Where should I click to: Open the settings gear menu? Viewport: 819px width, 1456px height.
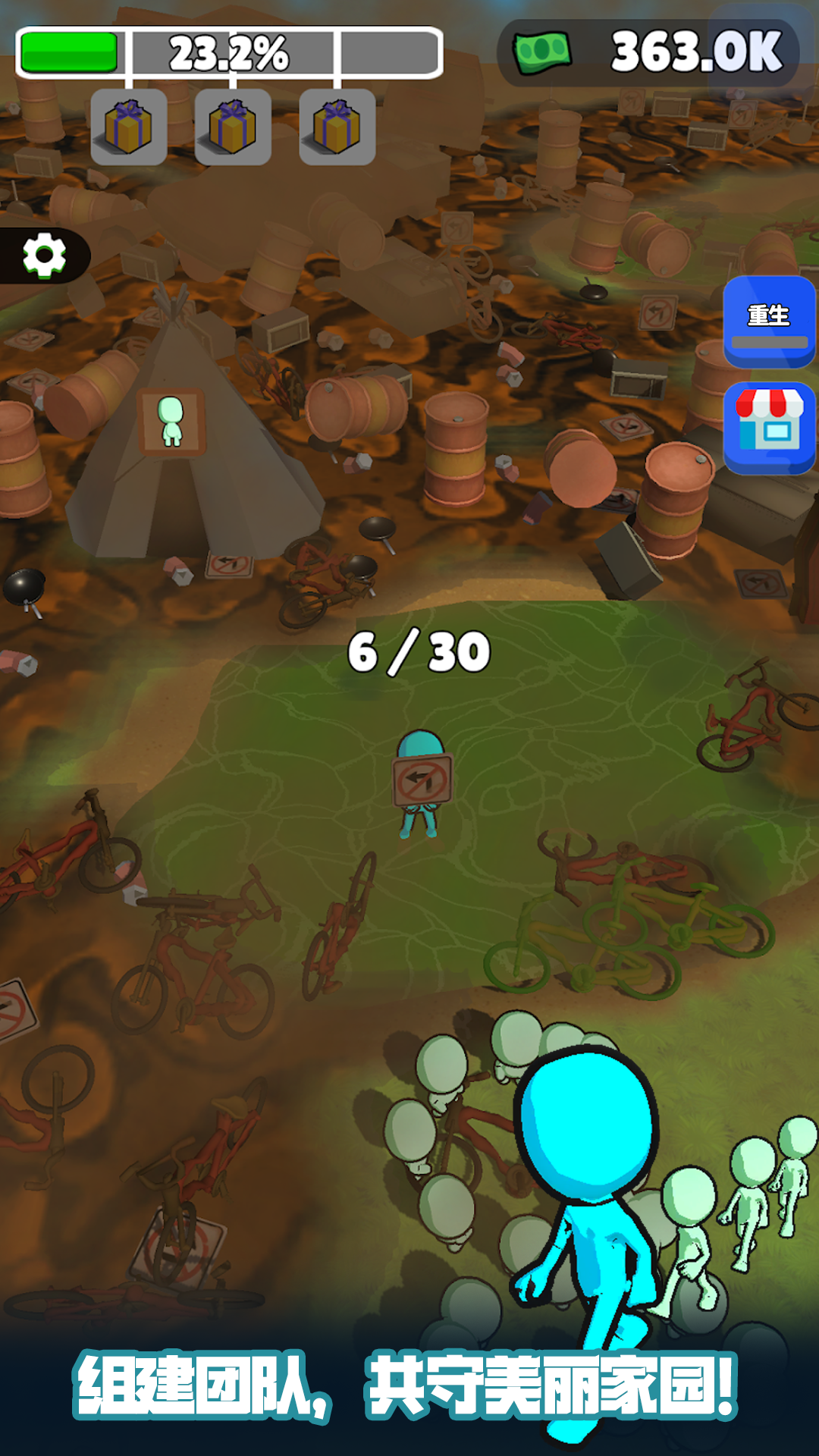click(x=44, y=256)
